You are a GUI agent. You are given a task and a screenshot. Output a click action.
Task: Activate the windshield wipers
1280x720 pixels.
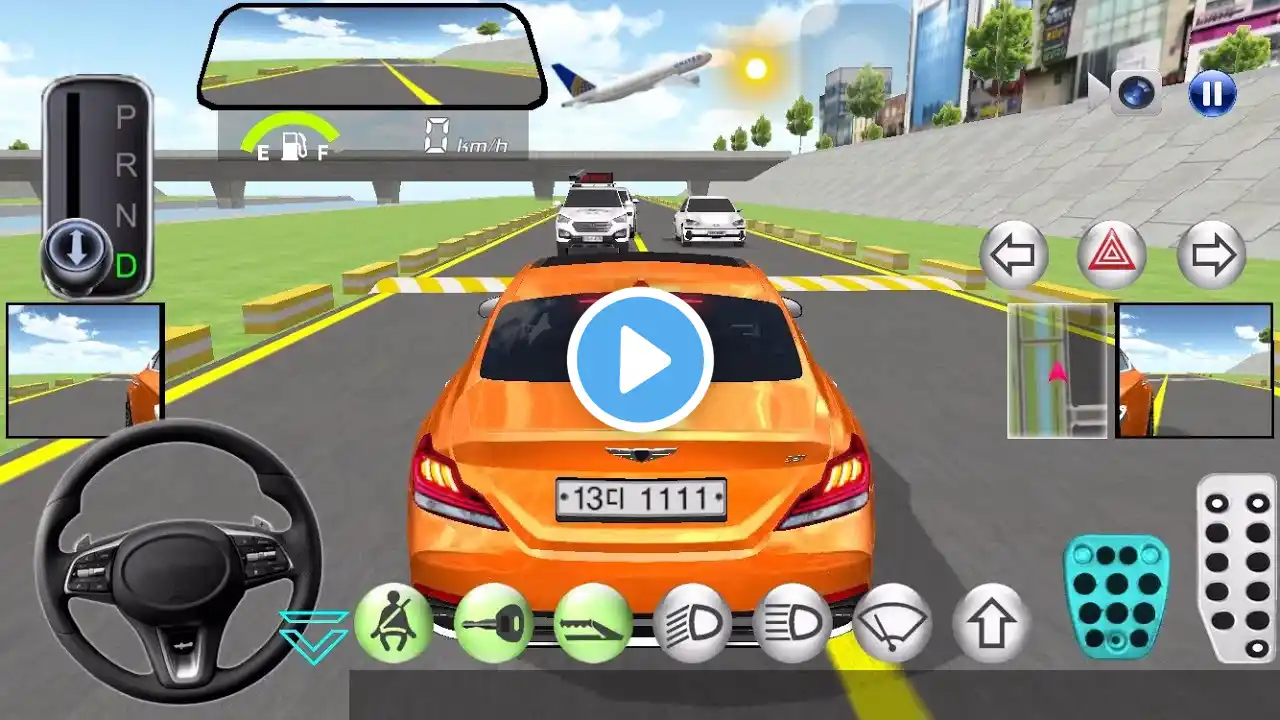tap(892, 623)
